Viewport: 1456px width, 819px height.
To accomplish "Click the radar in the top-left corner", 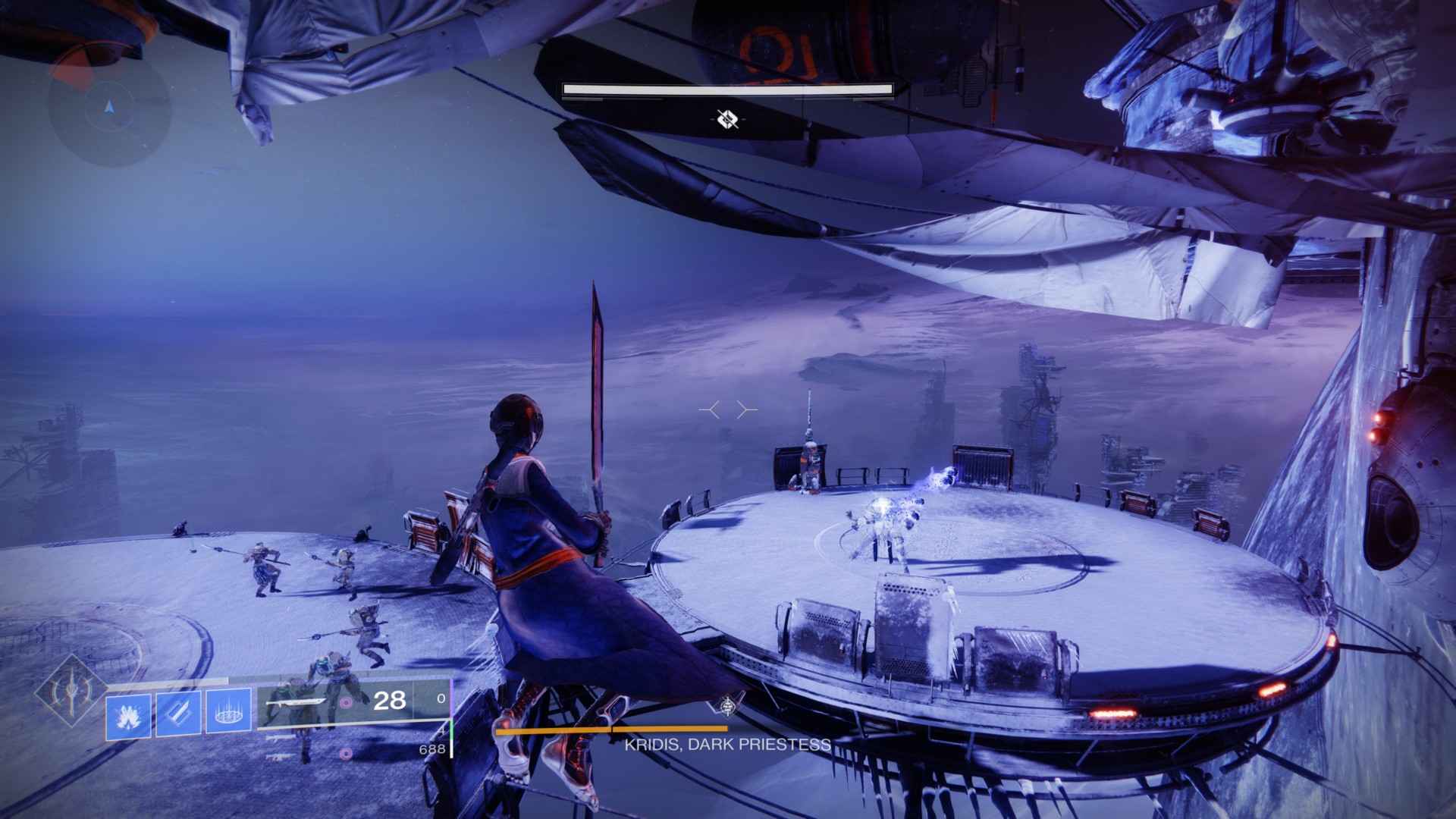I will [x=109, y=106].
